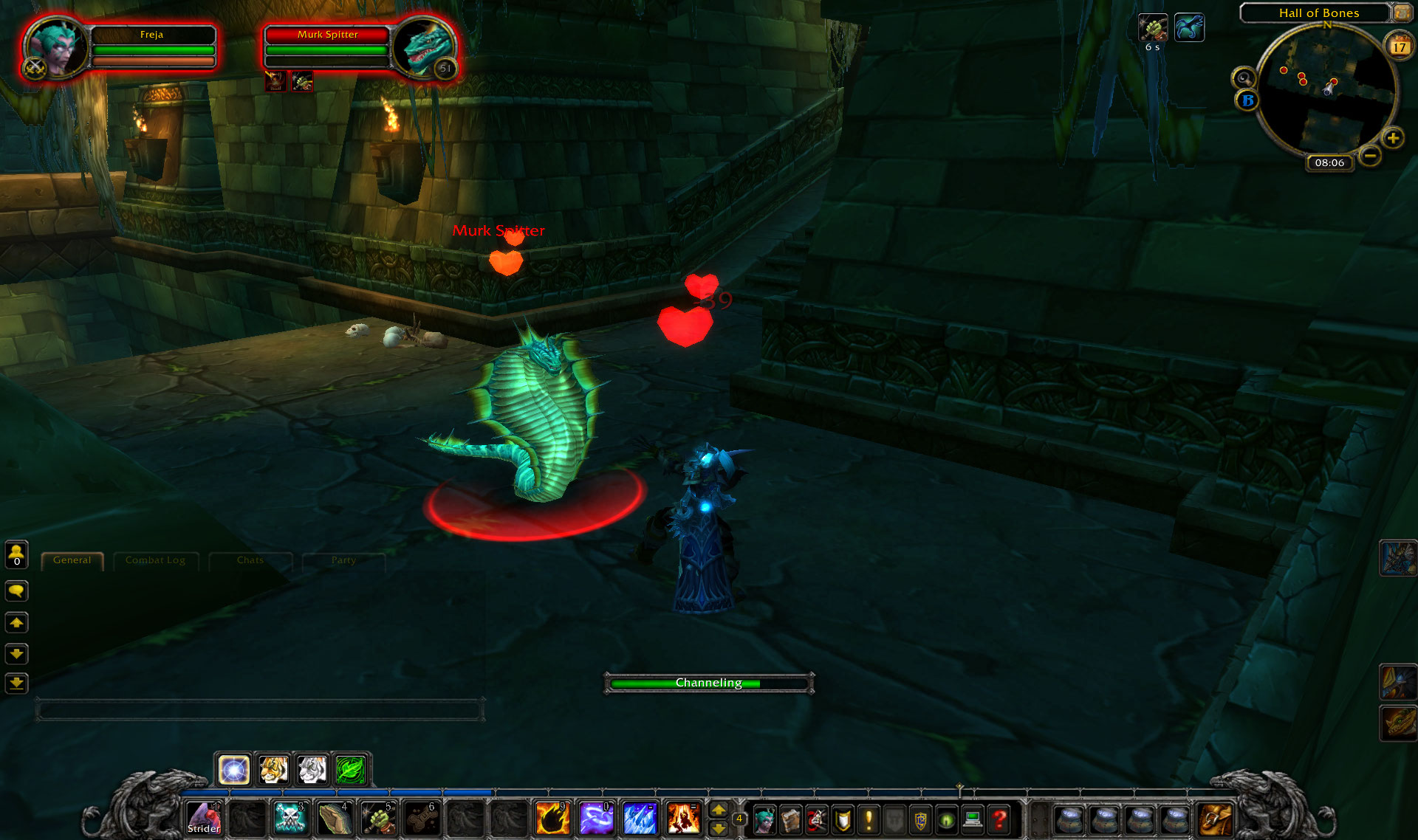Open the chat menu speech bubble
Screen dimensions: 1418x840
coord(16,591)
